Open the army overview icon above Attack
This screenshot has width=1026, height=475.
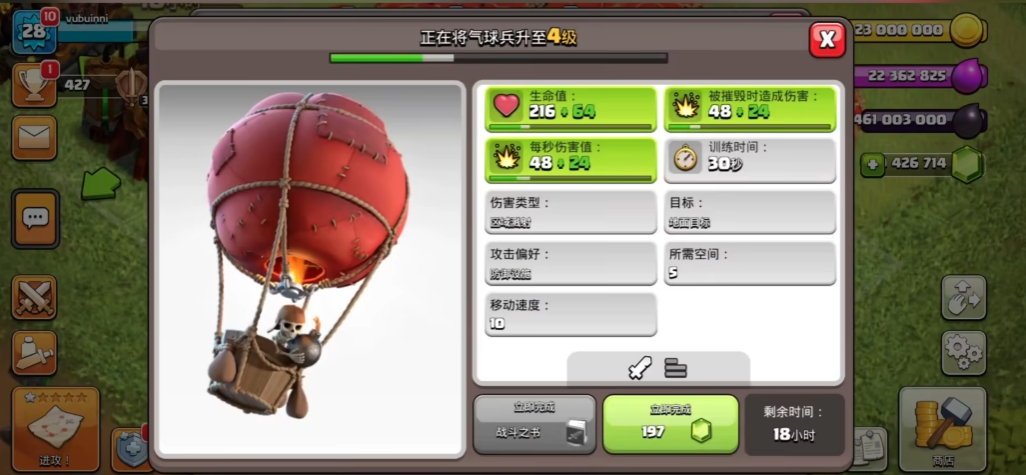[x=34, y=351]
